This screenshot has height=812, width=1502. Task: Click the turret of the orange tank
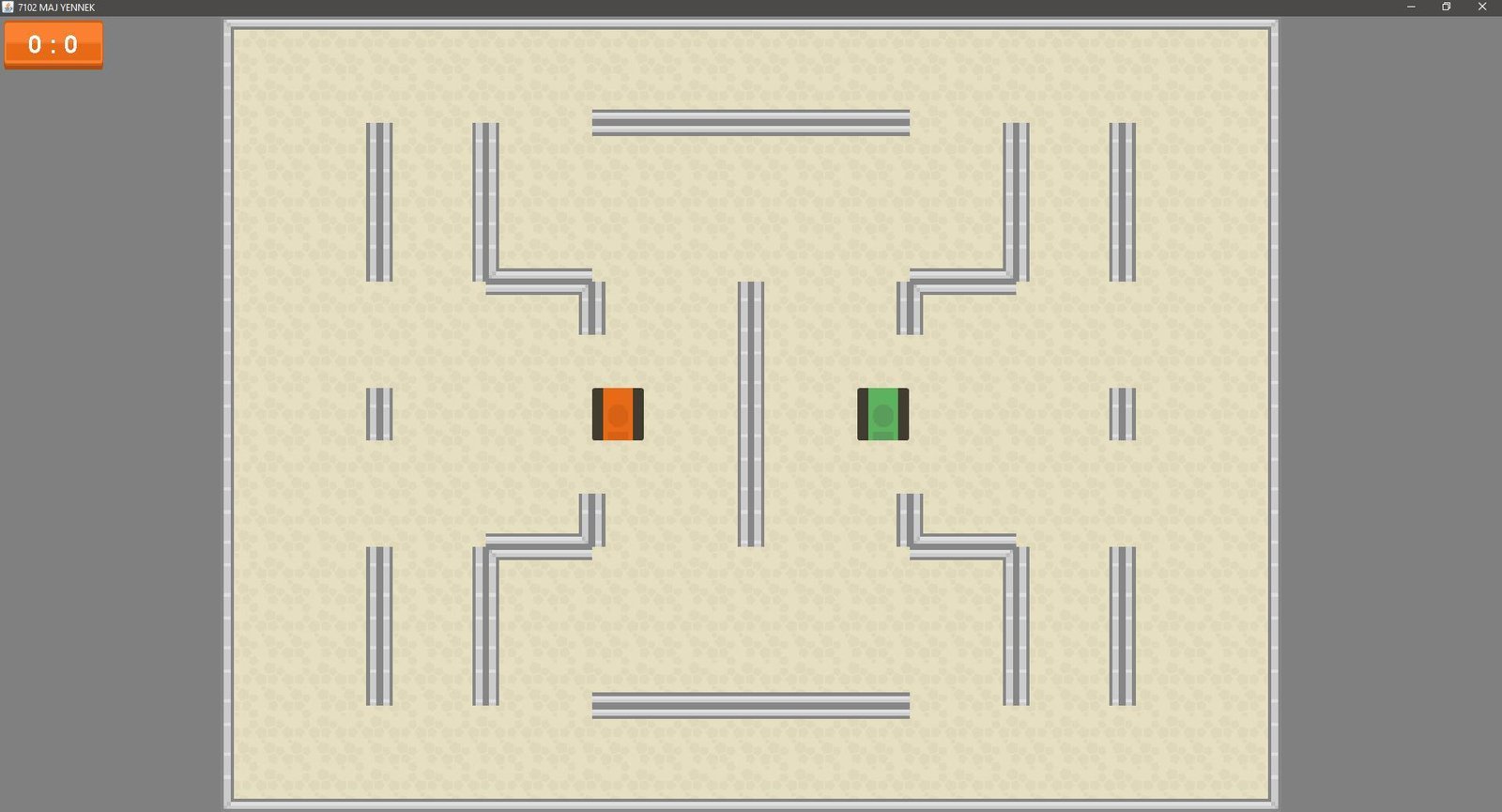(x=618, y=414)
